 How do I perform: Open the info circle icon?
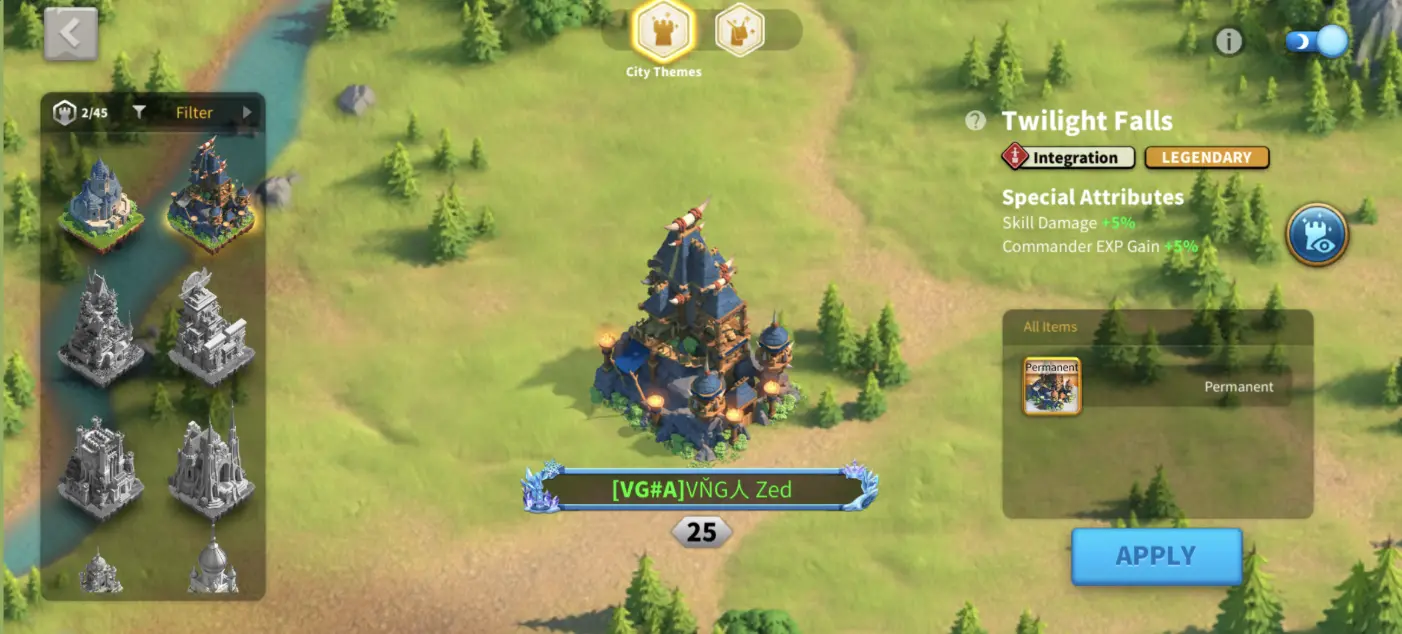tap(1228, 41)
